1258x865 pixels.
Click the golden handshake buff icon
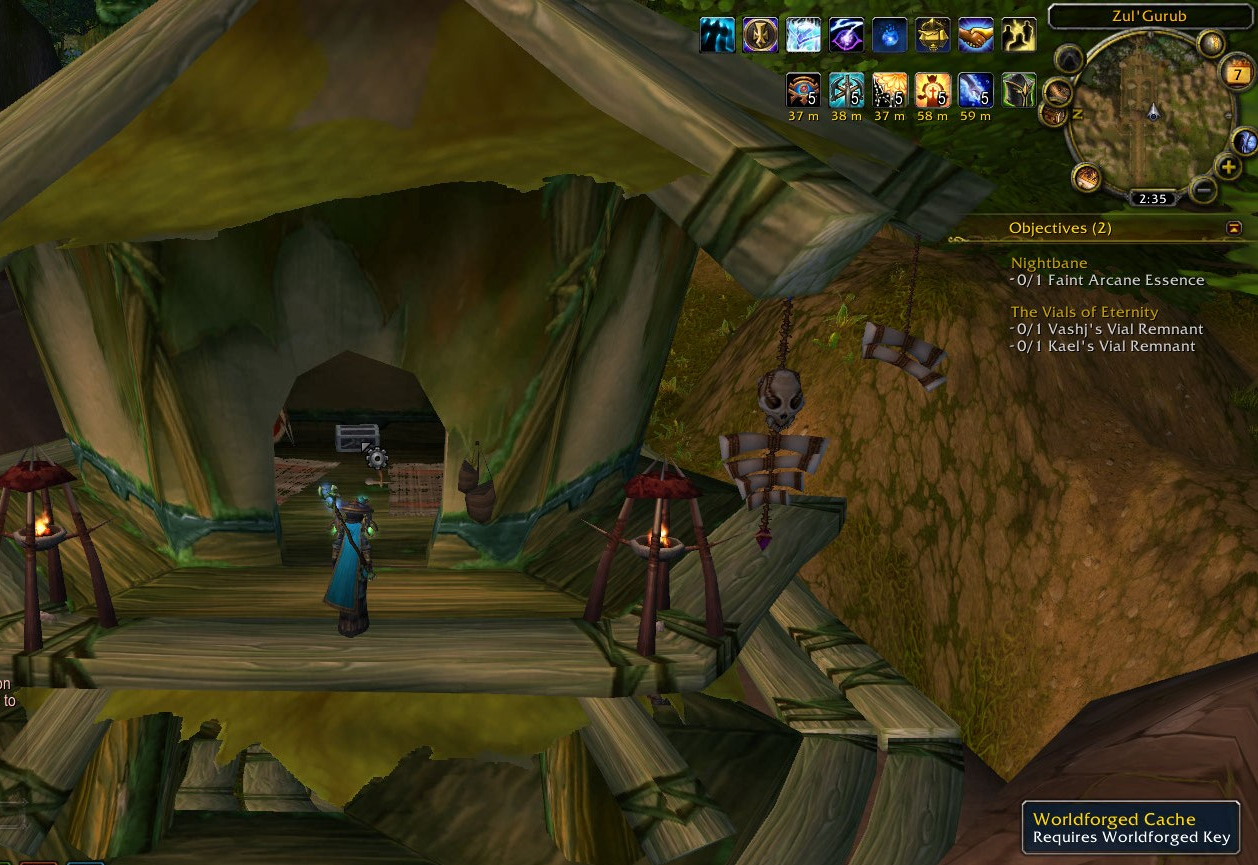coord(976,35)
